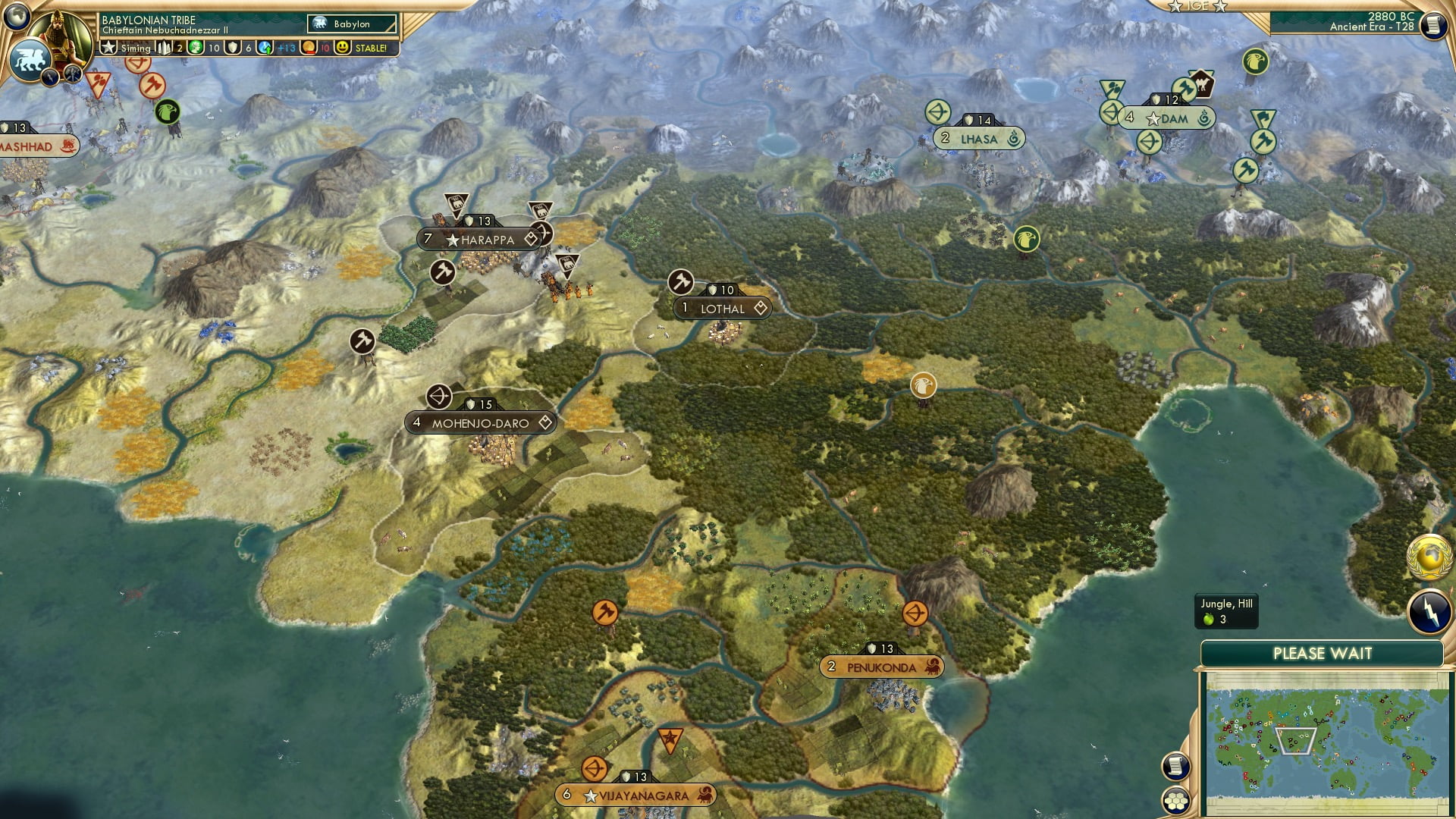This screenshot has height=819, width=1456.
Task: Select the Harappa city banner
Action: coord(479,237)
